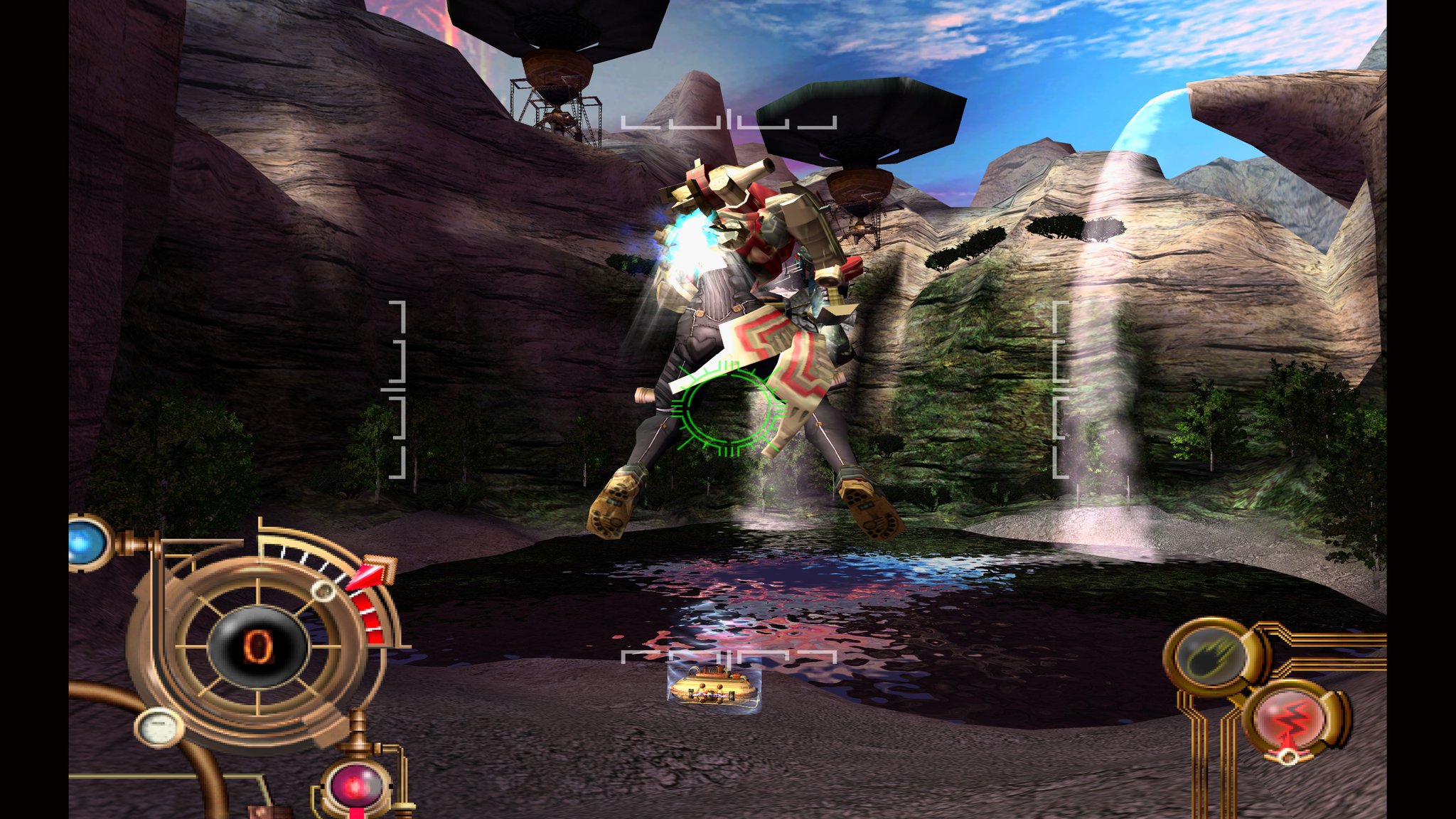Click the brass radar dial
The height and width of the screenshot is (819, 1456).
[x=257, y=646]
